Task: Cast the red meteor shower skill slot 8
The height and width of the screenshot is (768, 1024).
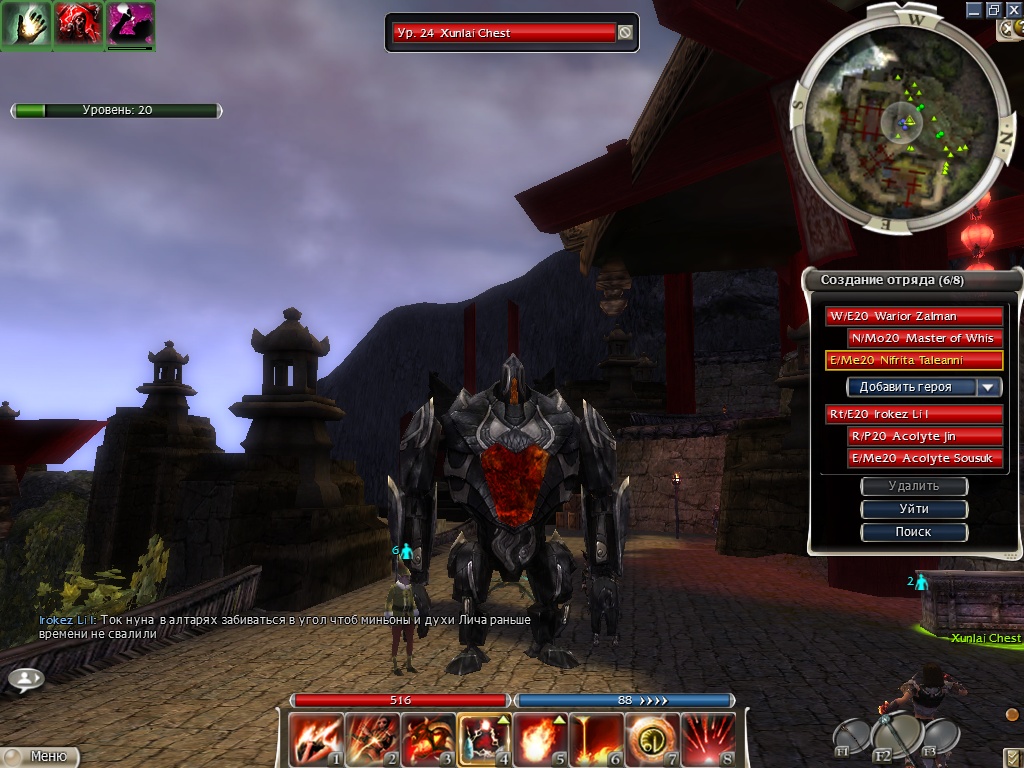Action: click(x=706, y=738)
